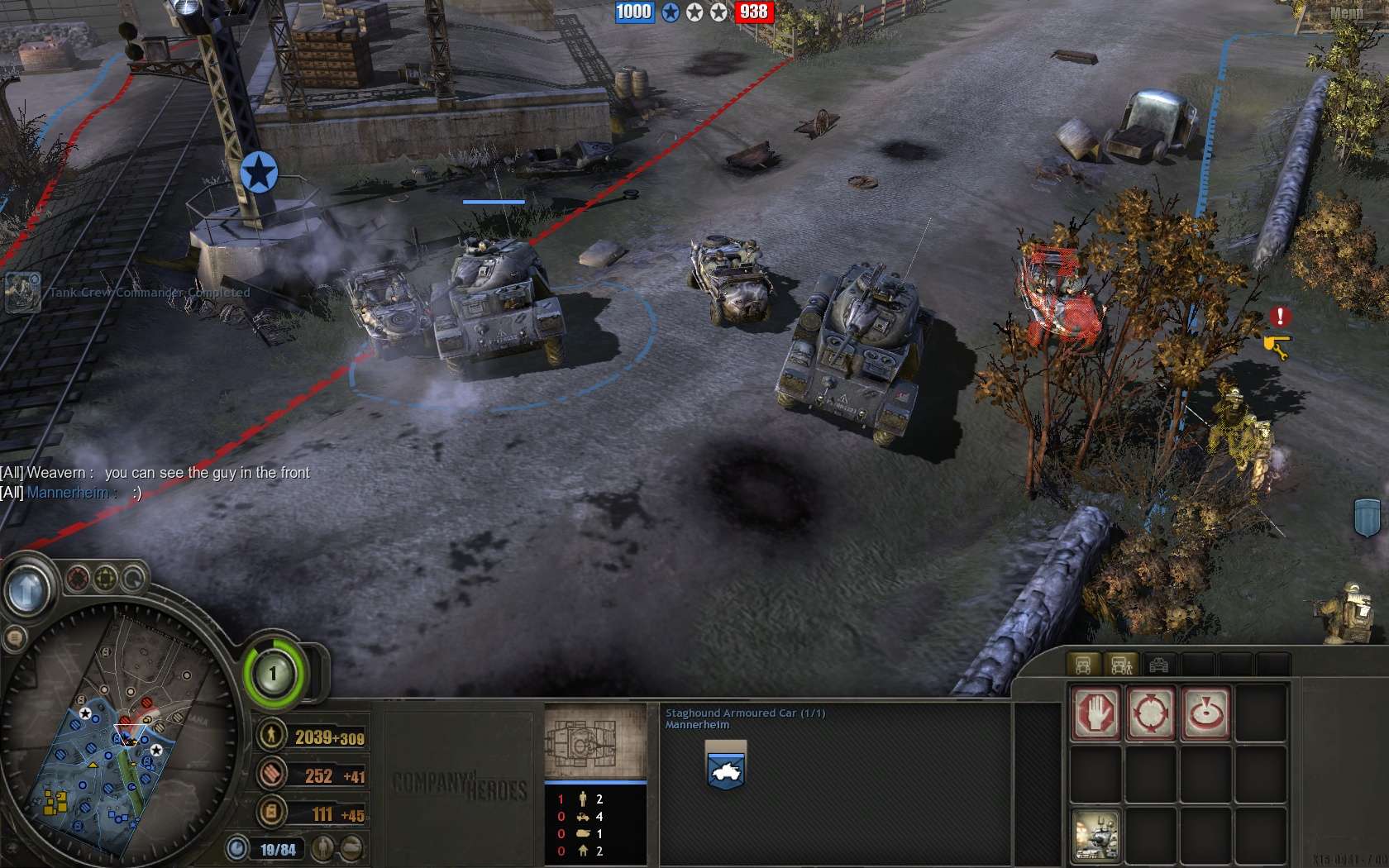The height and width of the screenshot is (868, 1389).
Task: Click the infantry filter button near population
Action: (323, 848)
